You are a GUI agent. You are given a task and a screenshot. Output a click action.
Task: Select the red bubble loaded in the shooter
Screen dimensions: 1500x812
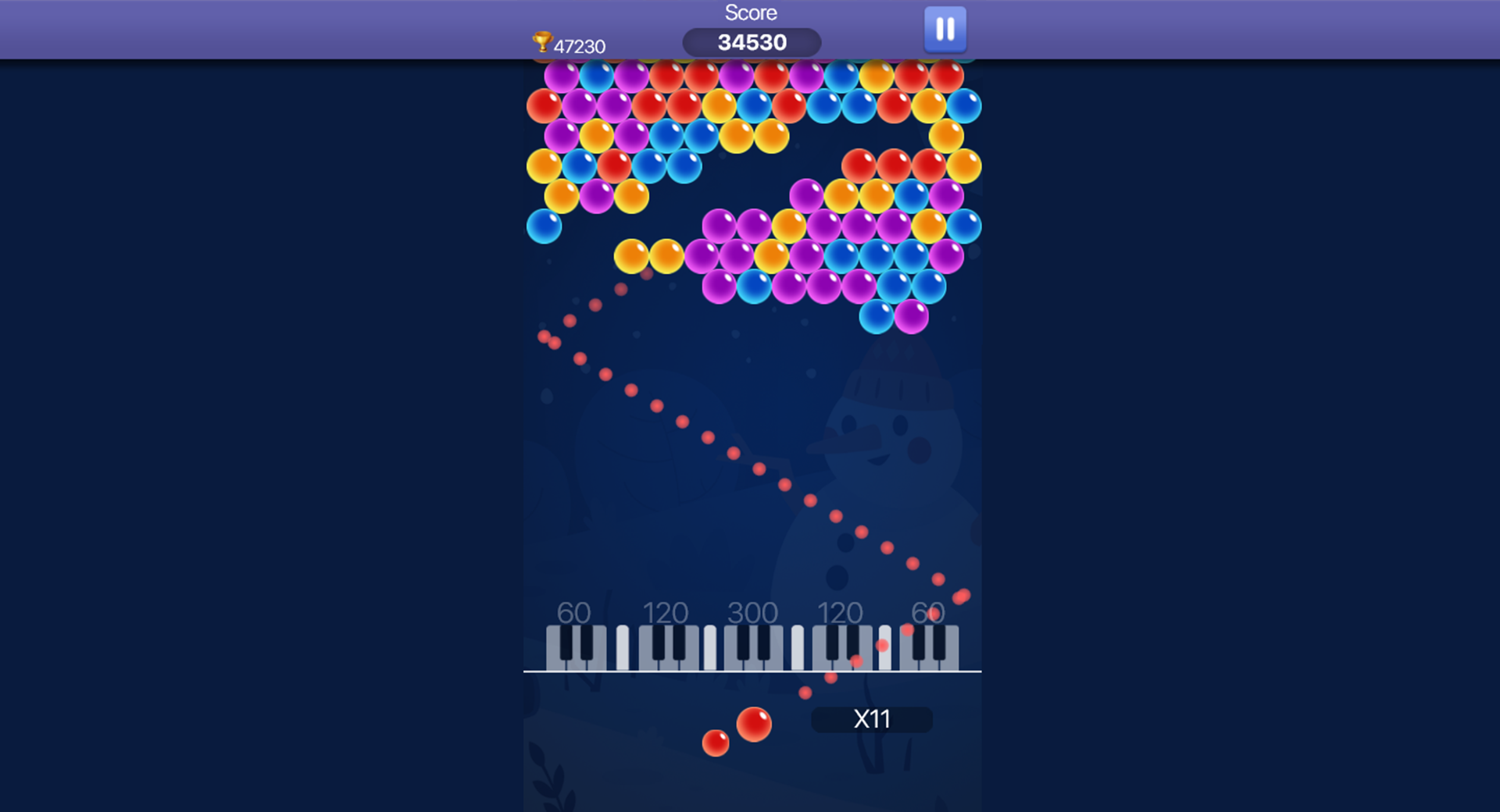754,725
